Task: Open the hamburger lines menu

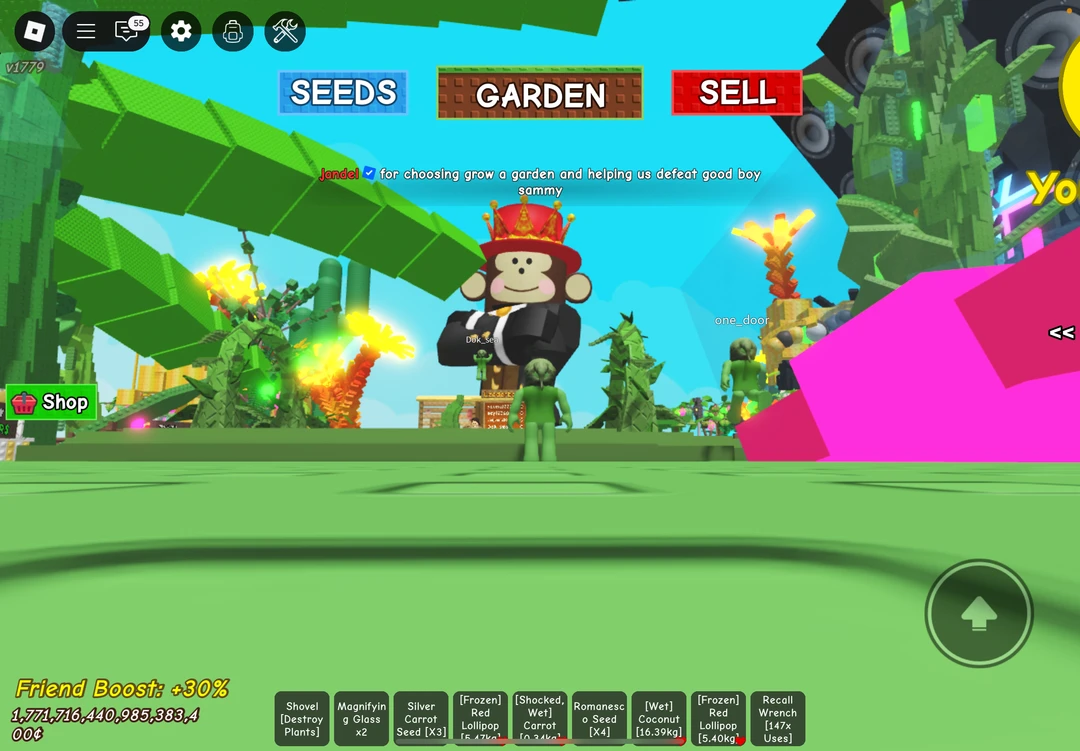Action: pos(86,31)
